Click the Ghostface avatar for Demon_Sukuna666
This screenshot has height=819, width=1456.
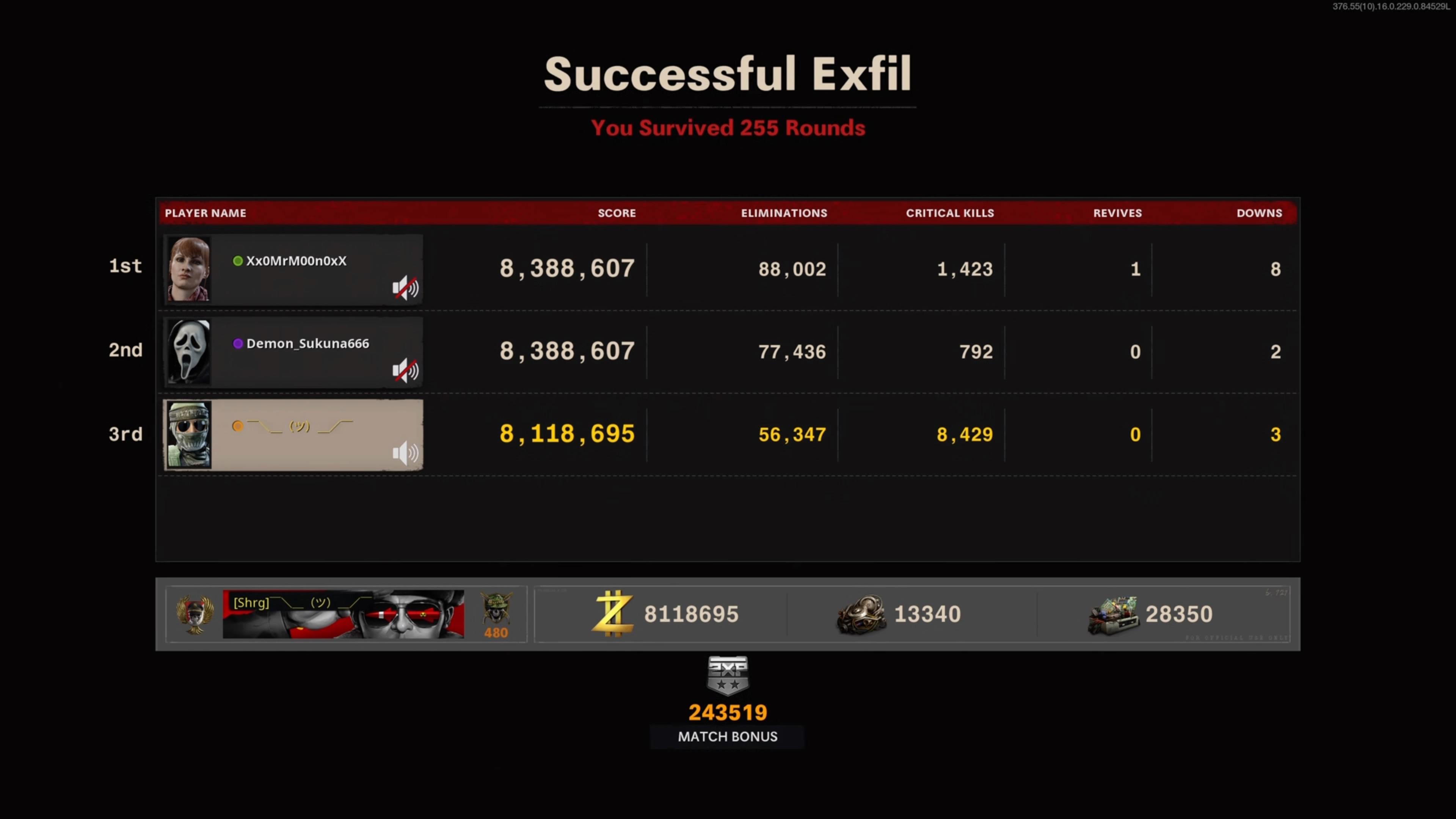pyautogui.click(x=188, y=351)
